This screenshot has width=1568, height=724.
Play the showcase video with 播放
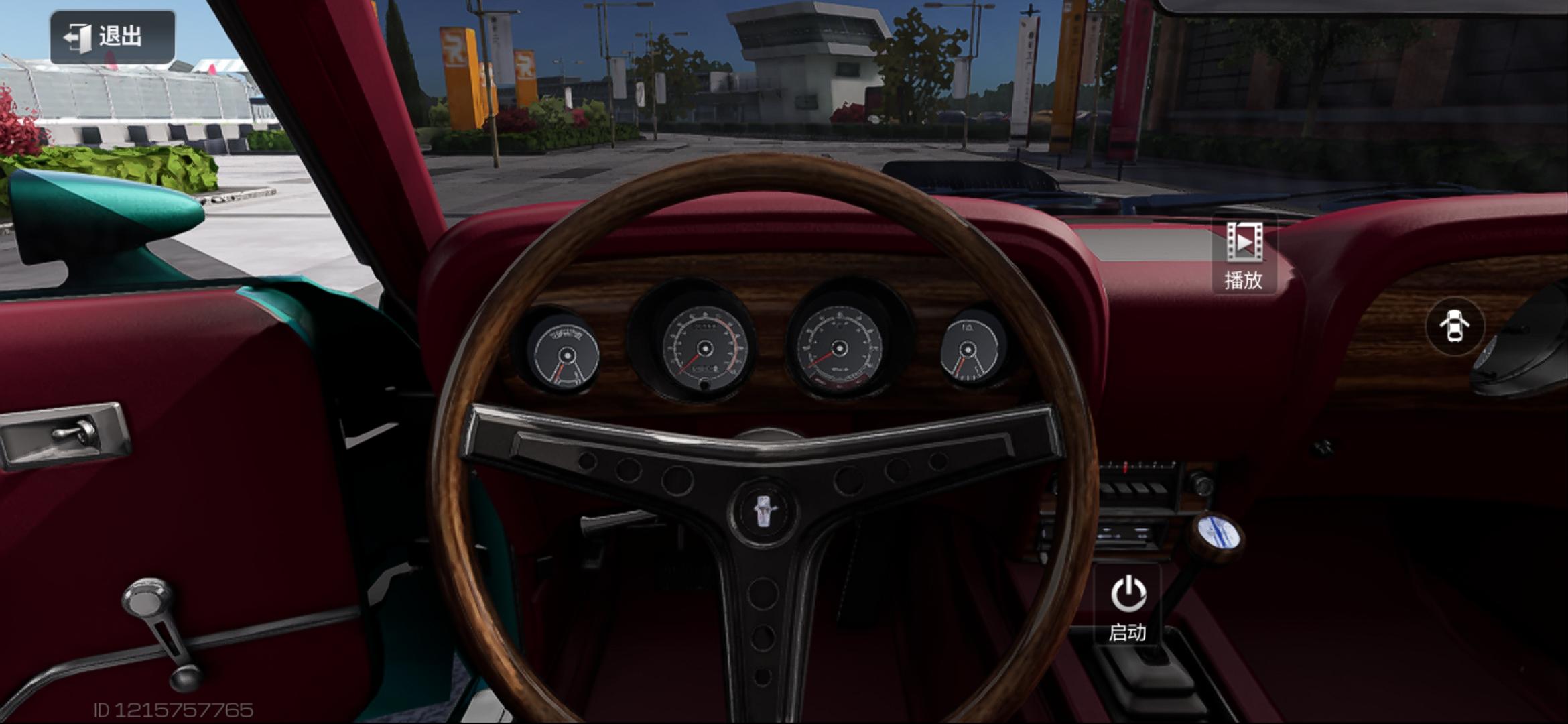coord(1244,256)
